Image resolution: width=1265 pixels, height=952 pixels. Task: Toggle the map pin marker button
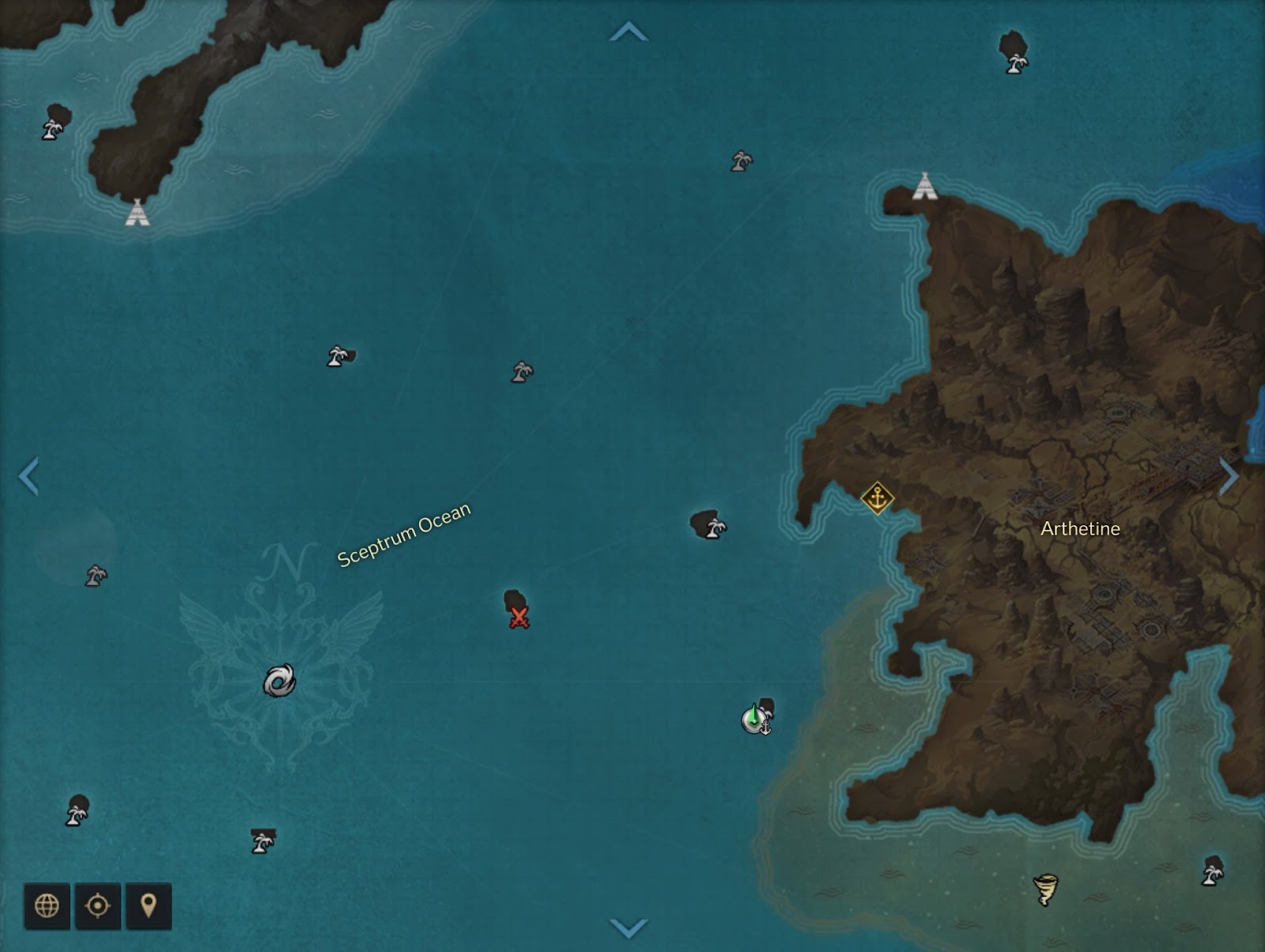148,905
